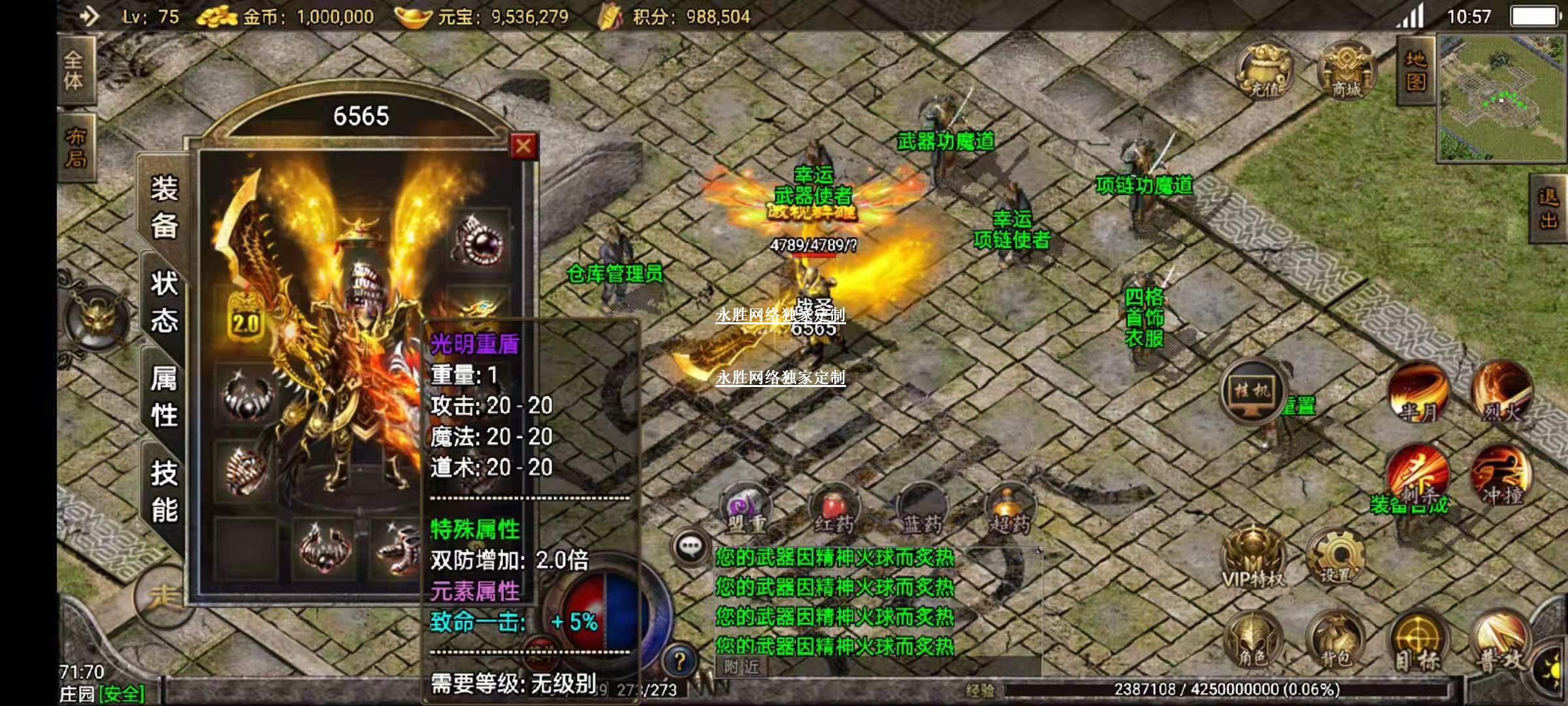
Task: Click the 退出 exit button
Action: click(1548, 208)
